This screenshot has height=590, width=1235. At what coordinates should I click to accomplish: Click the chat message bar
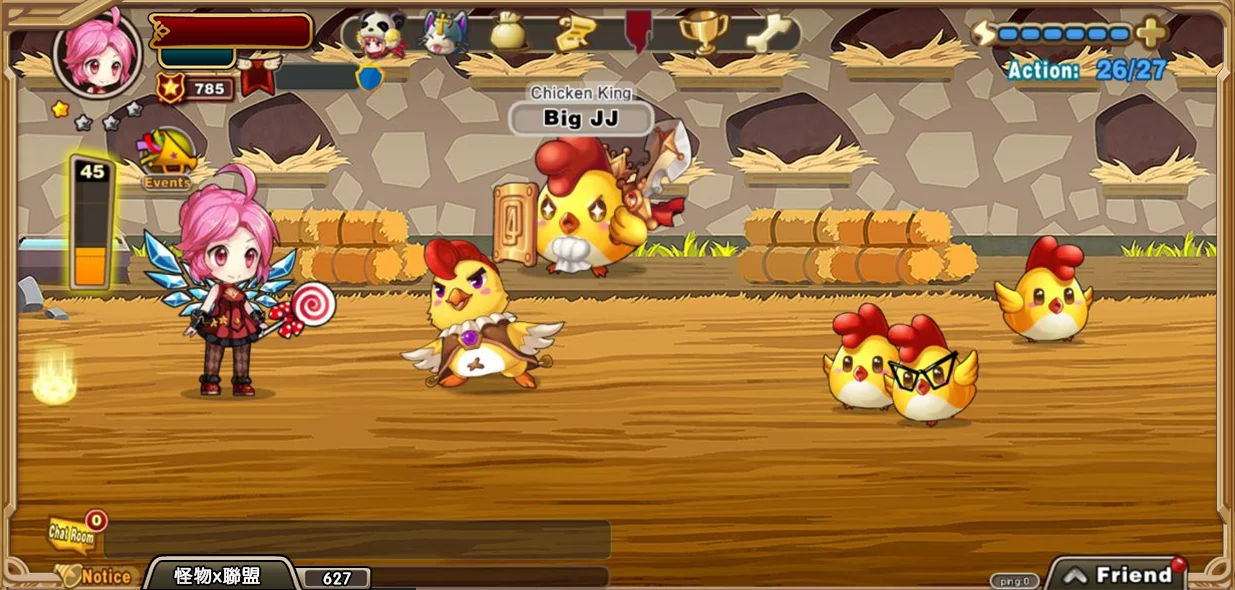[x=357, y=540]
